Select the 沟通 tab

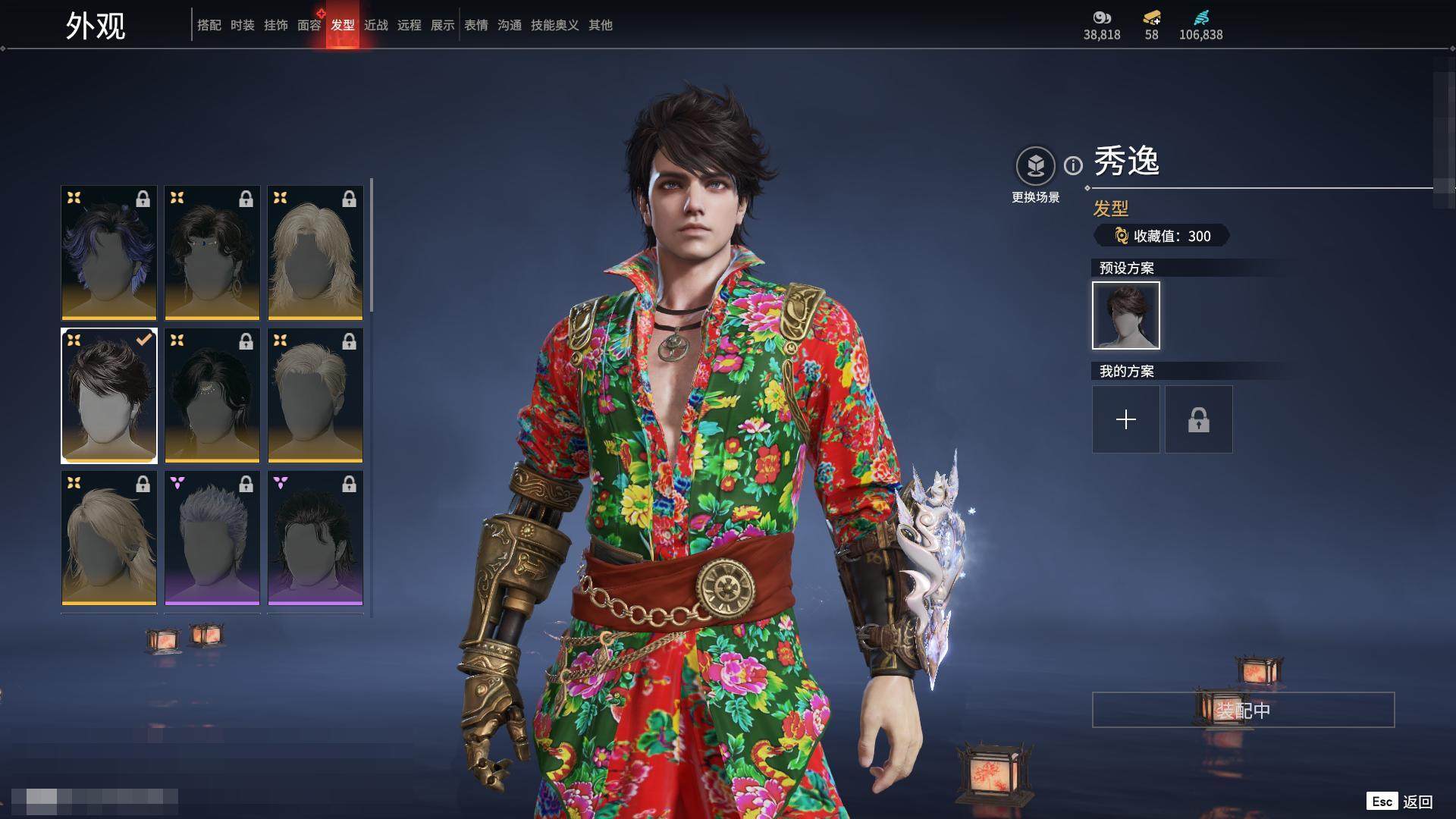(x=509, y=25)
